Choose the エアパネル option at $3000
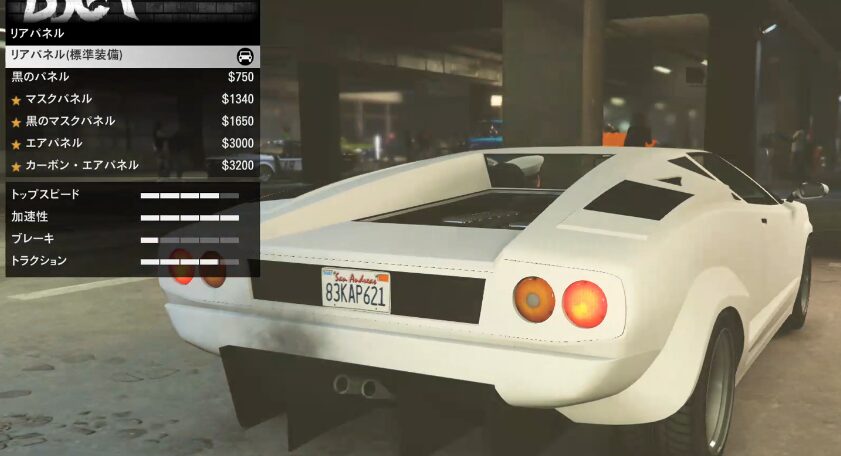The image size is (841, 456). [x=130, y=143]
